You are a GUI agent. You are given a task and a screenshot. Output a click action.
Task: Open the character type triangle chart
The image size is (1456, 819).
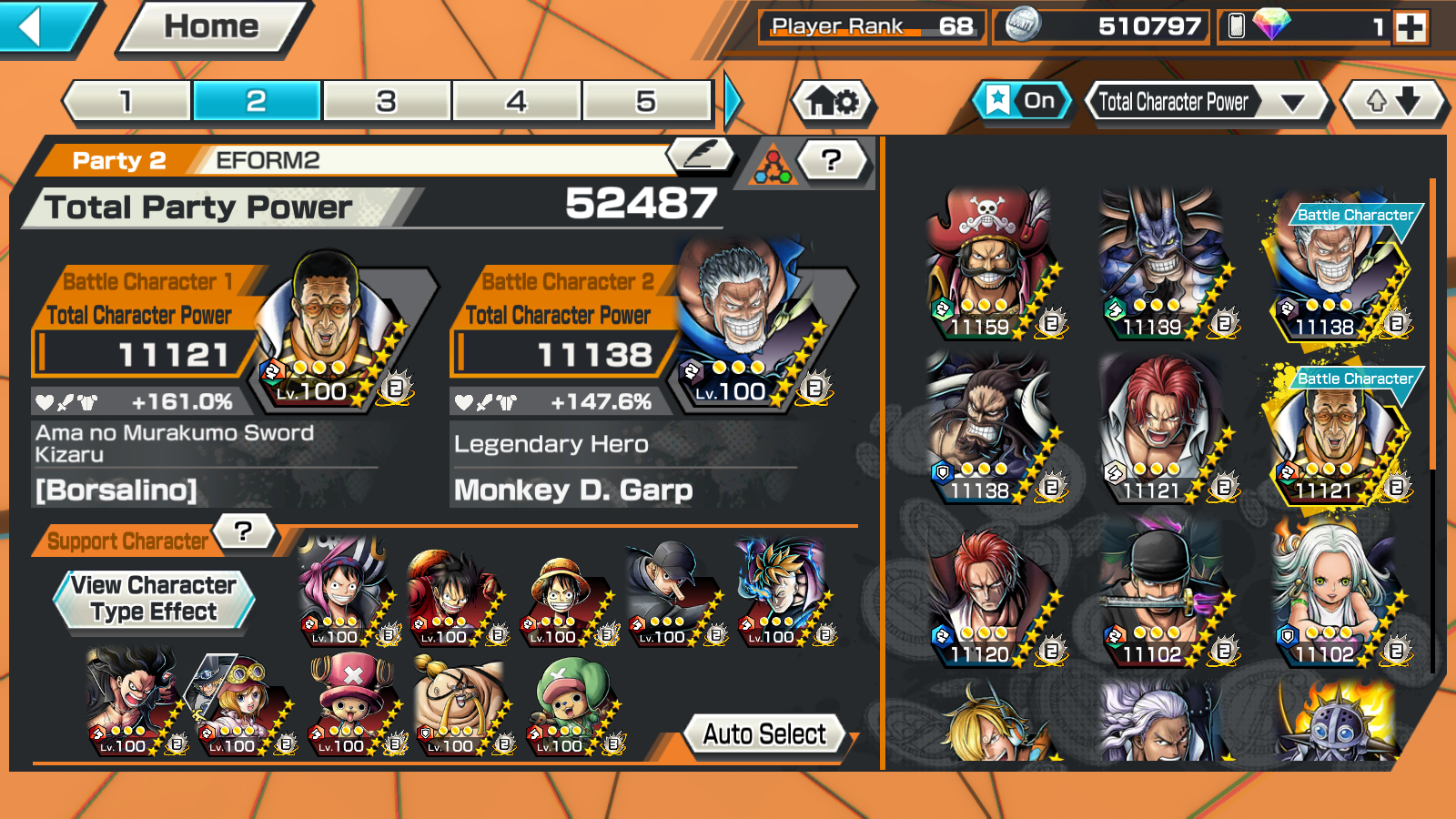click(x=772, y=165)
